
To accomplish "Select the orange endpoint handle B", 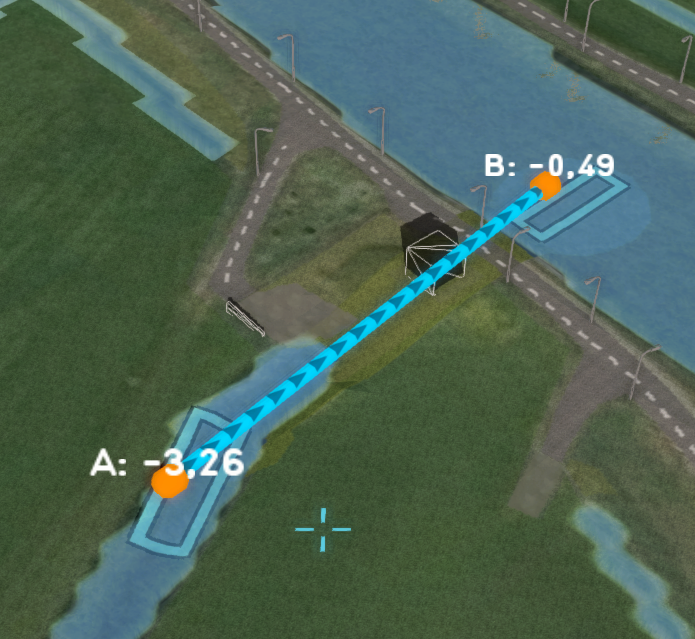I will tap(546, 186).
